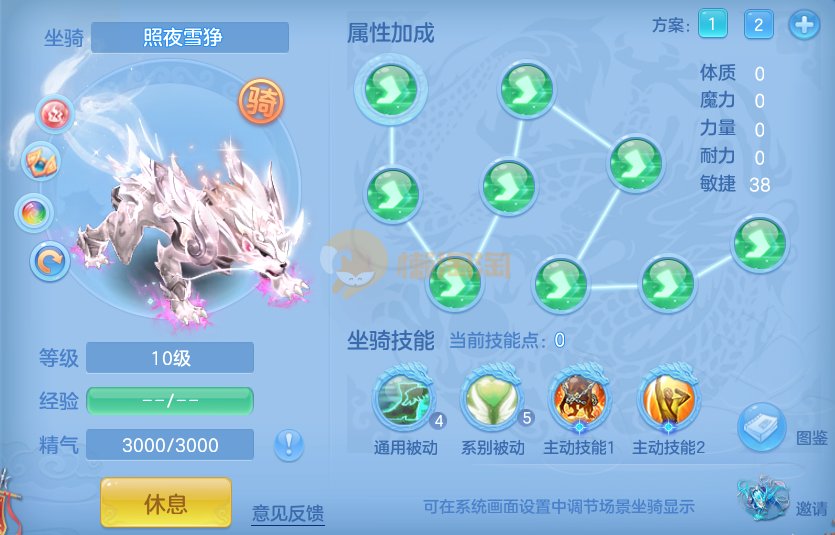The height and width of the screenshot is (535, 835).
Task: Show stamina info via exclamation icon
Action: 289,443
